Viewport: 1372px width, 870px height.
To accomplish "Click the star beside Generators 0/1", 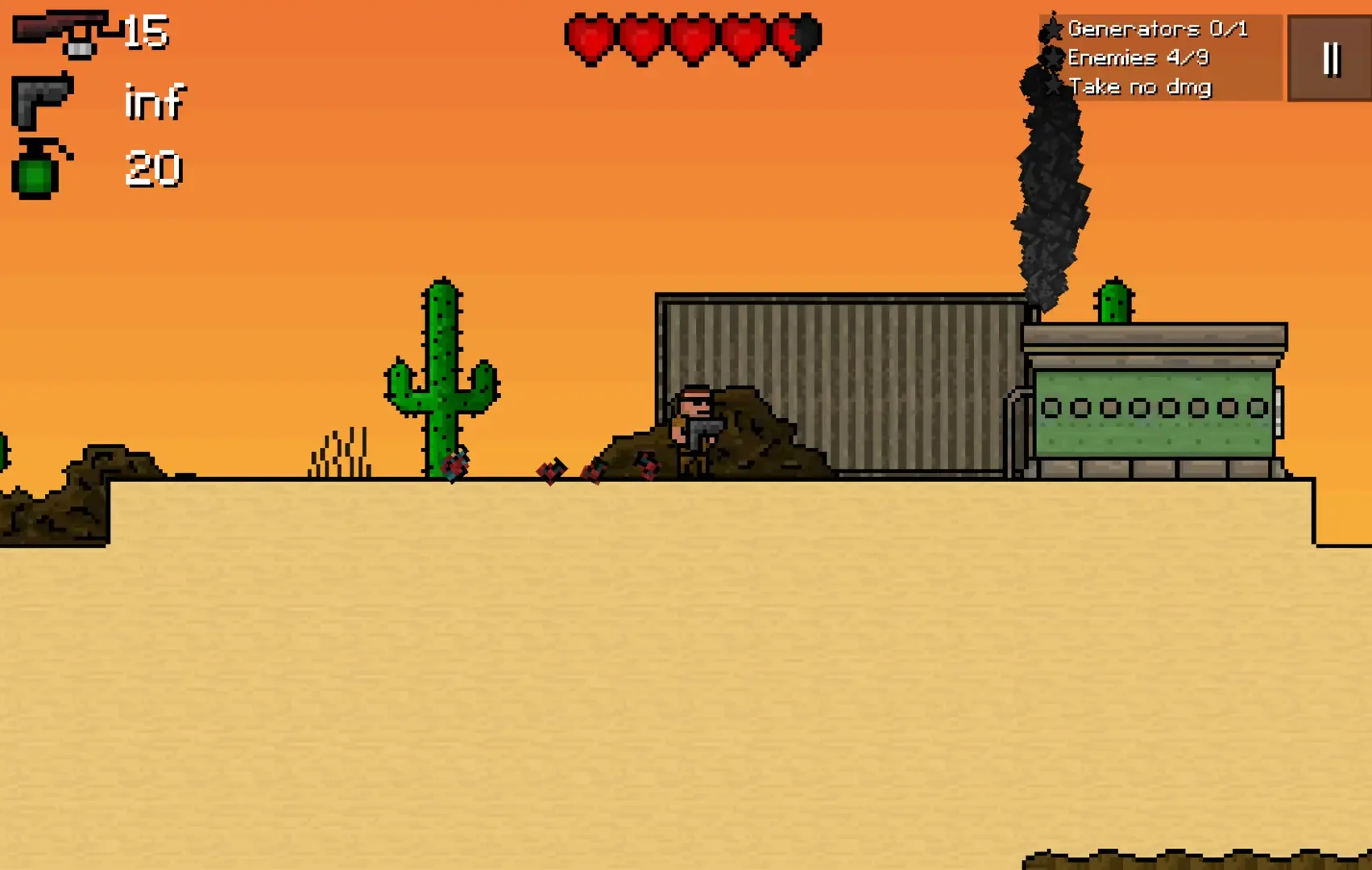I will point(1051,30).
